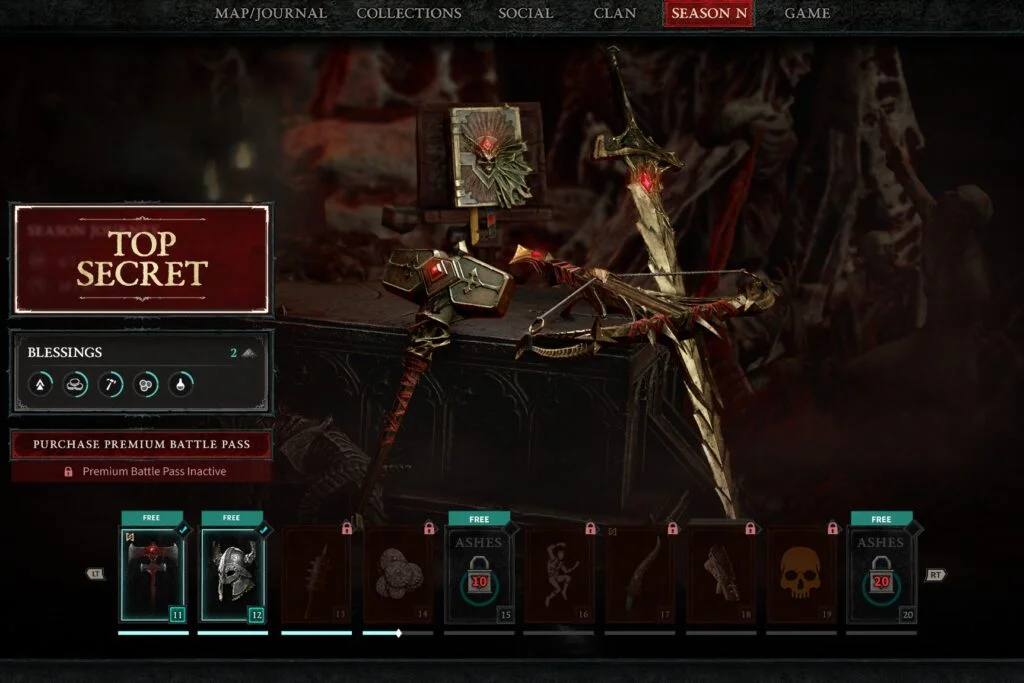This screenshot has height=683, width=1024.
Task: Select the potion flask blessing icon
Action: click(x=181, y=383)
